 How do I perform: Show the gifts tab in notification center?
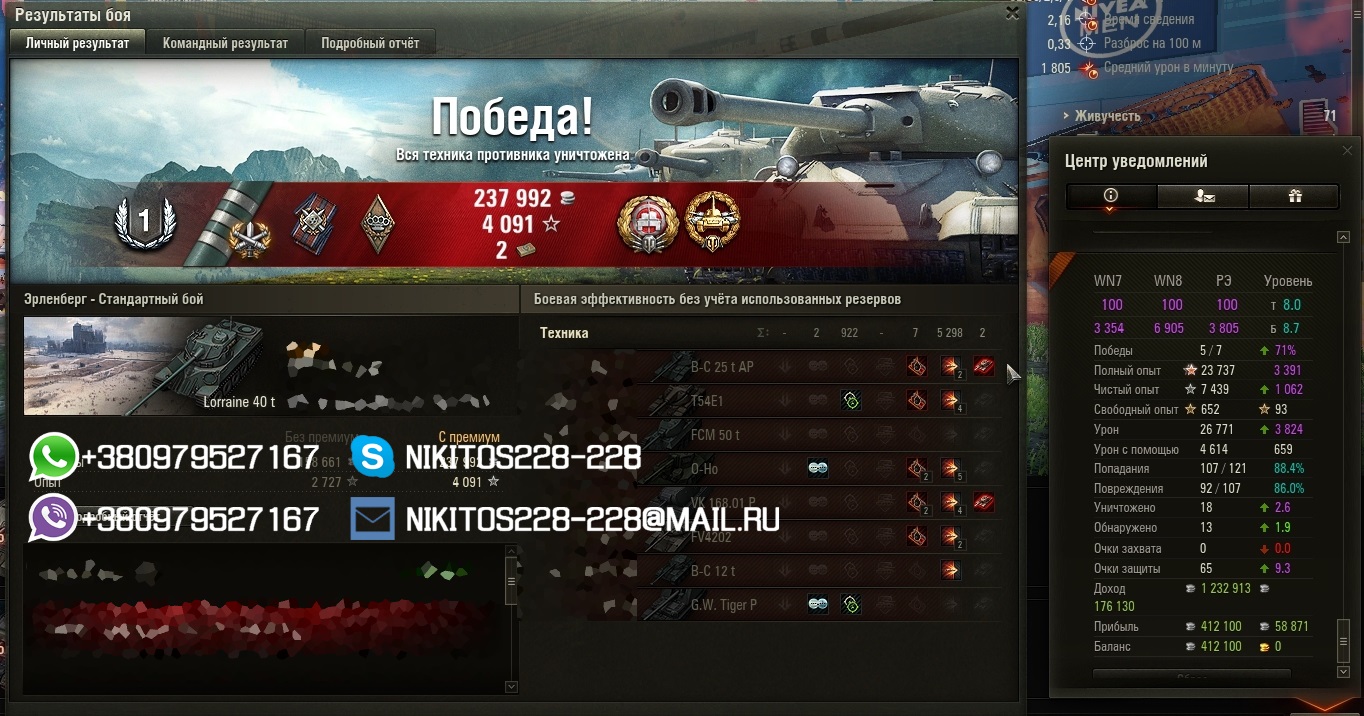click(x=1294, y=196)
